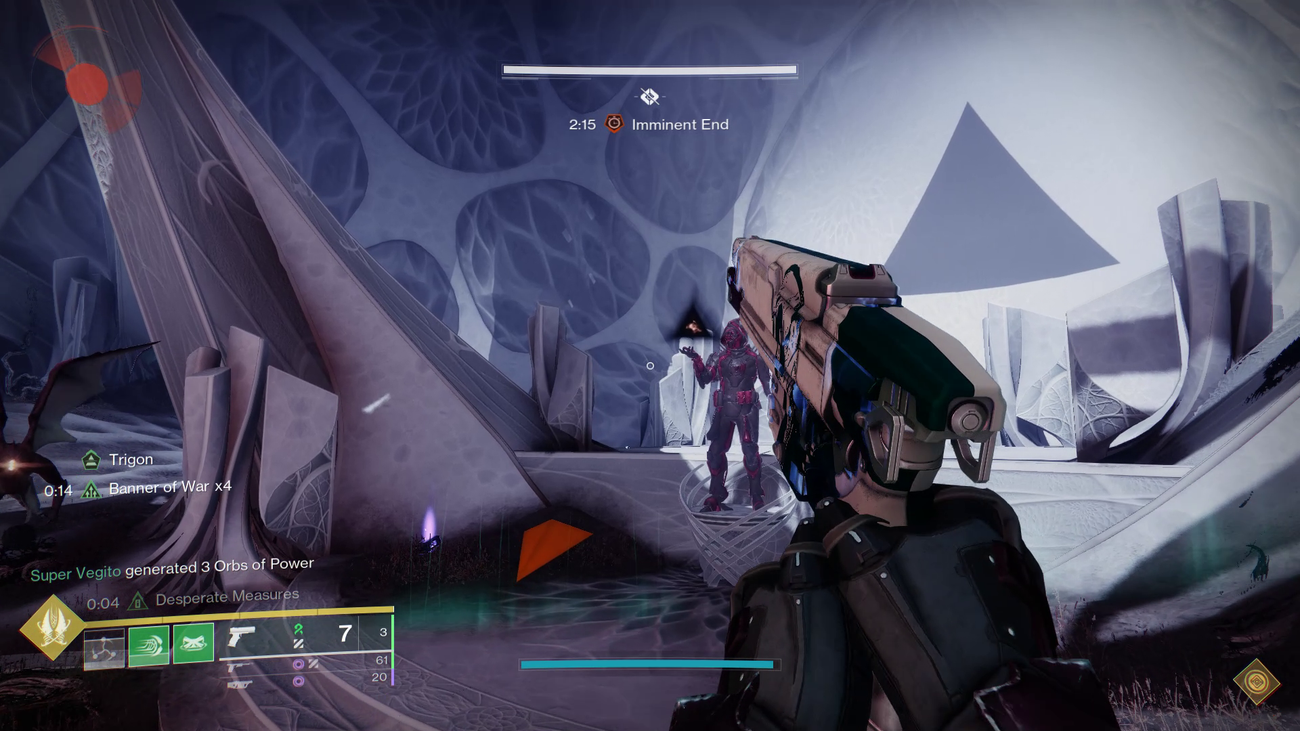Click the teal enemy health bar

[x=648, y=663]
